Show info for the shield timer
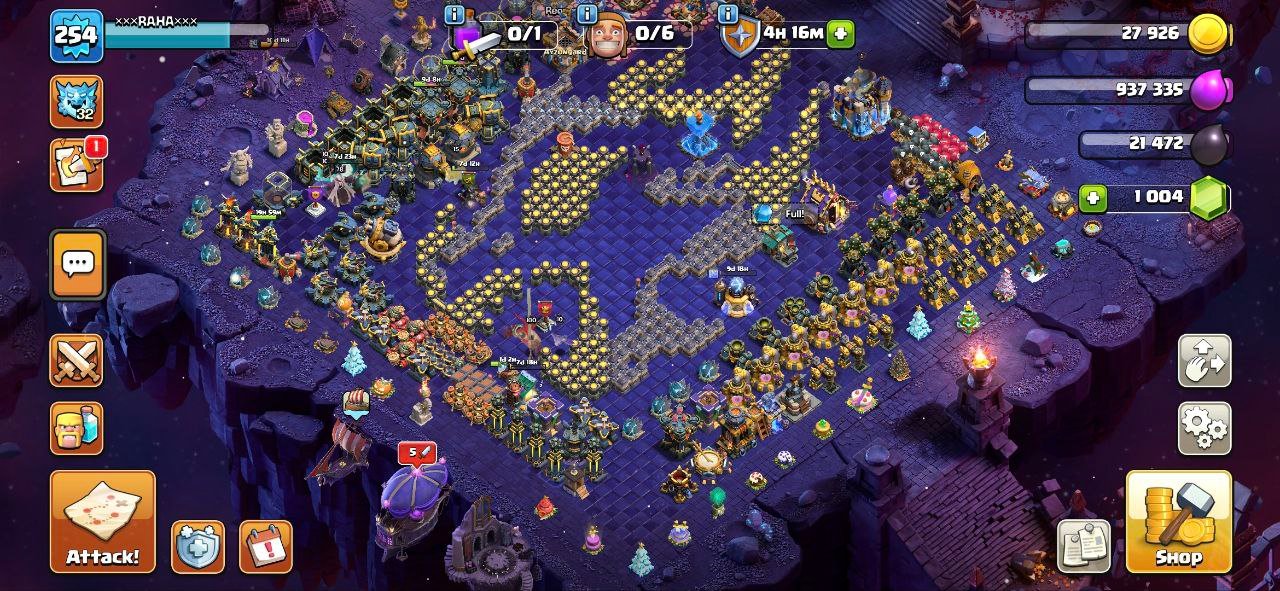This screenshot has width=1280, height=591. [727, 14]
